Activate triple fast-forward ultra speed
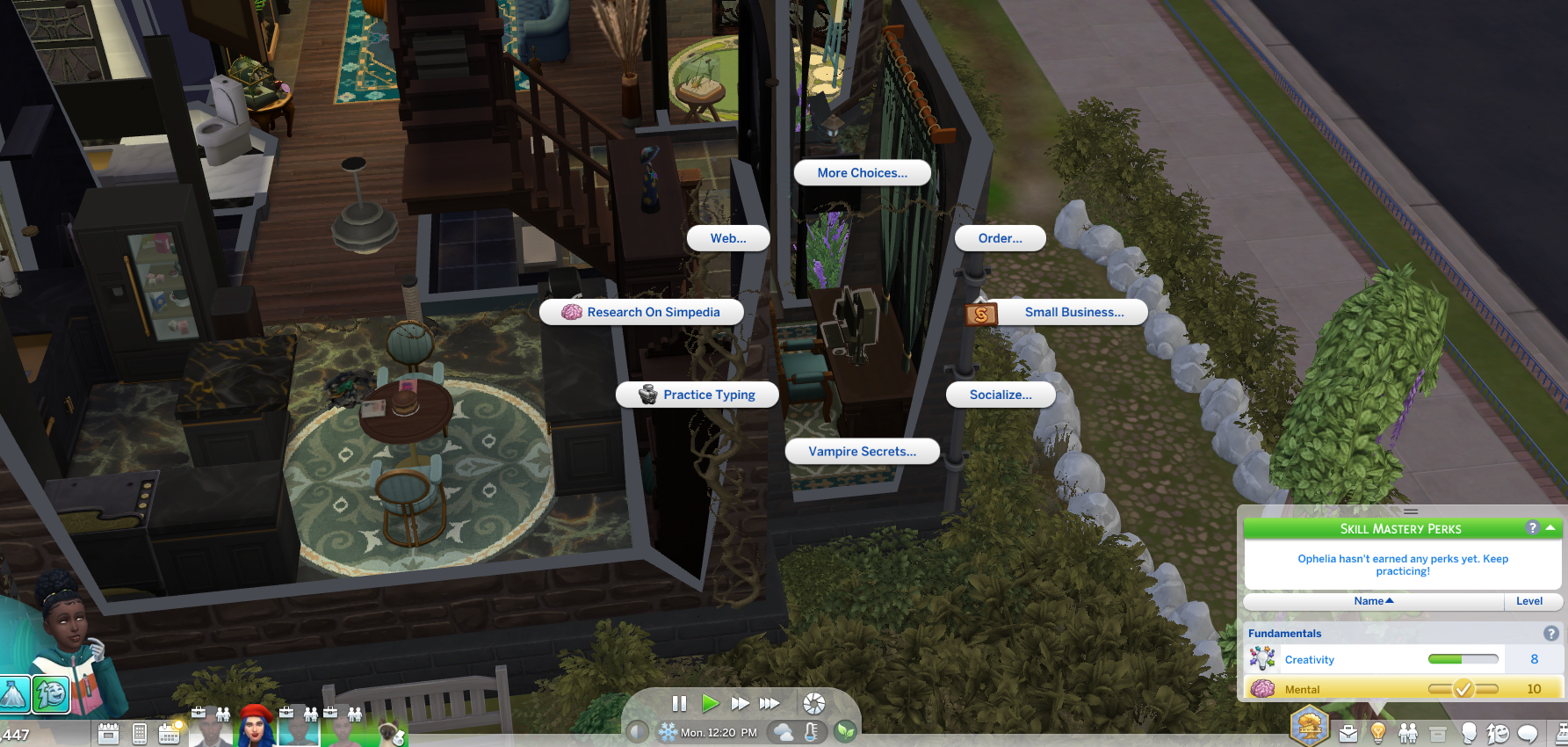This screenshot has height=747, width=1568. 770,703
